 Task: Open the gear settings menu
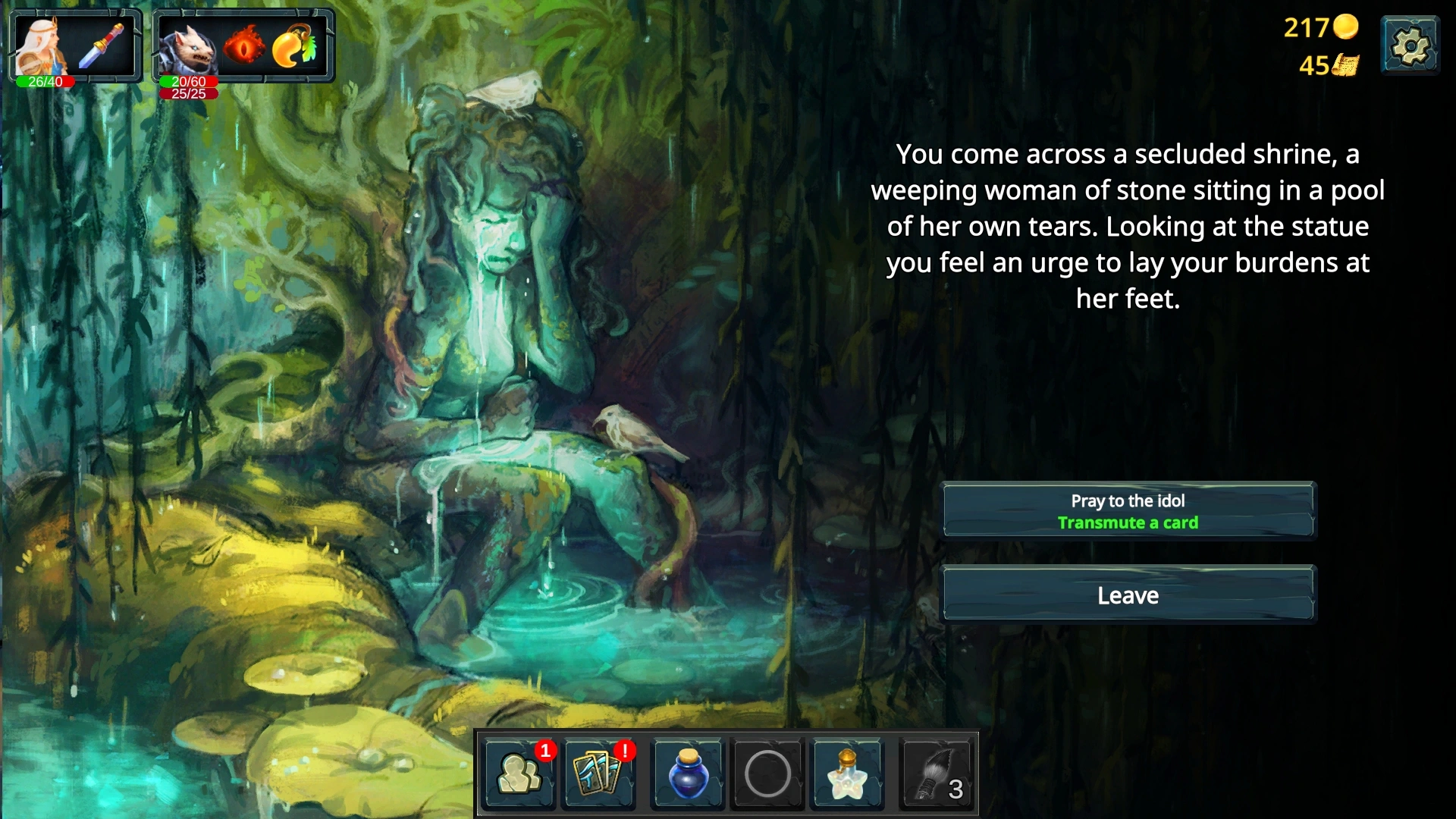point(1410,46)
